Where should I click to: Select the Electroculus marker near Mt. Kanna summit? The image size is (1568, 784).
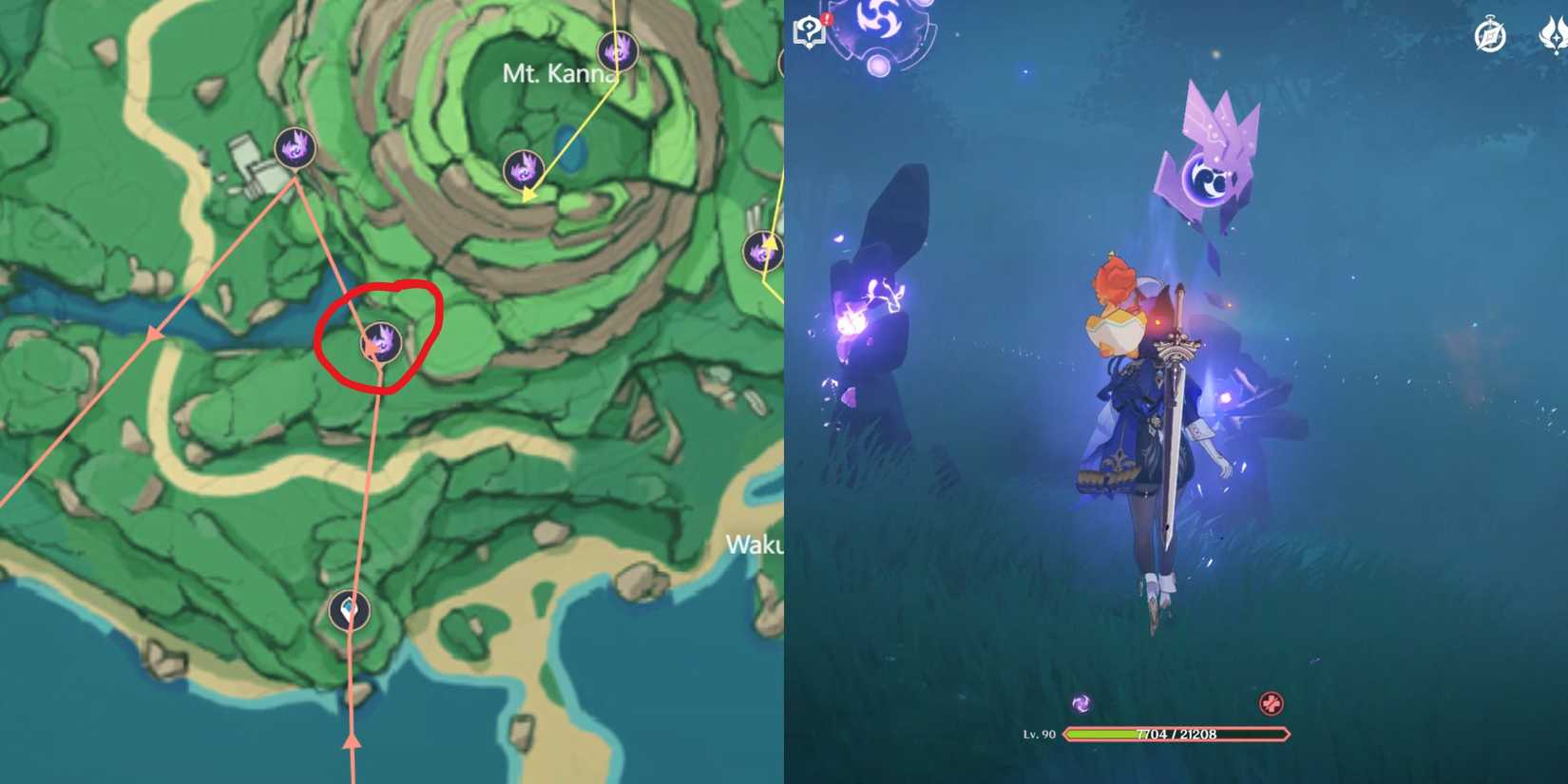[618, 49]
